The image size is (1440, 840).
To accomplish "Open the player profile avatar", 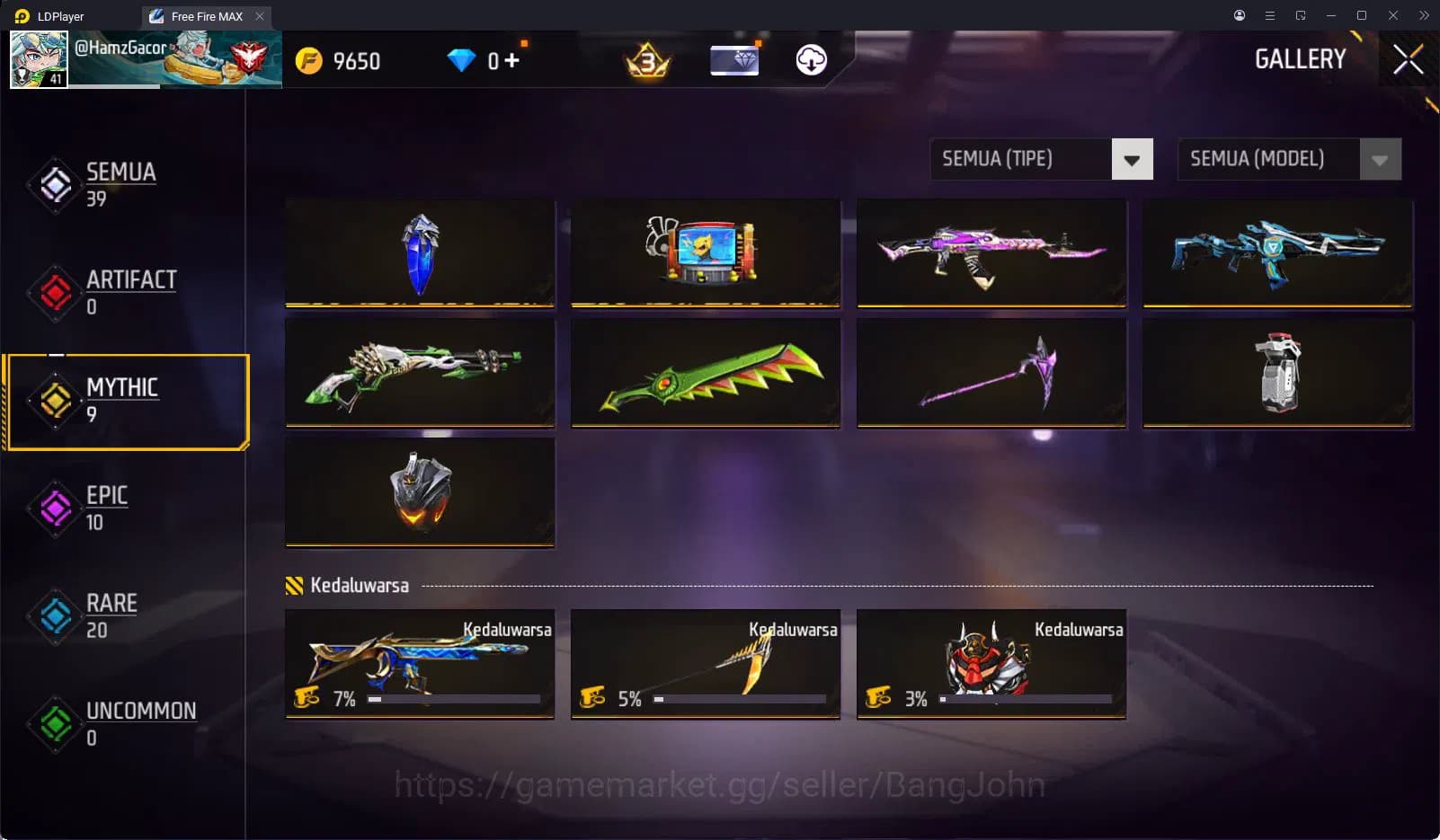I will (40, 58).
